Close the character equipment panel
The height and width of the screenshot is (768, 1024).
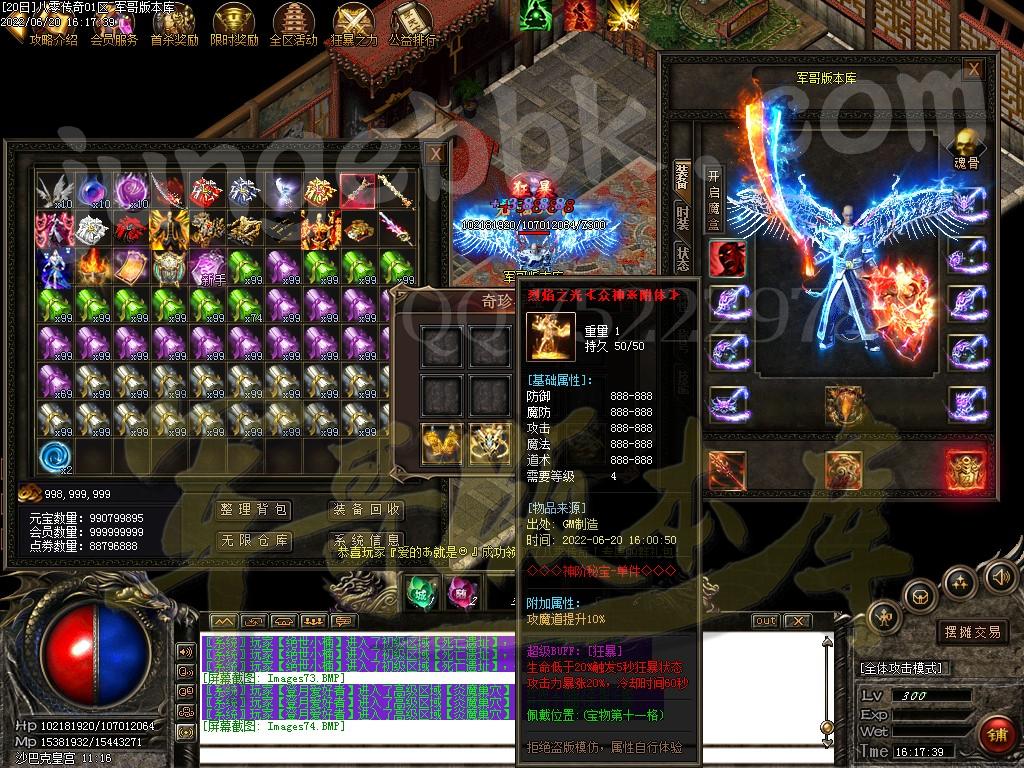tap(972, 68)
